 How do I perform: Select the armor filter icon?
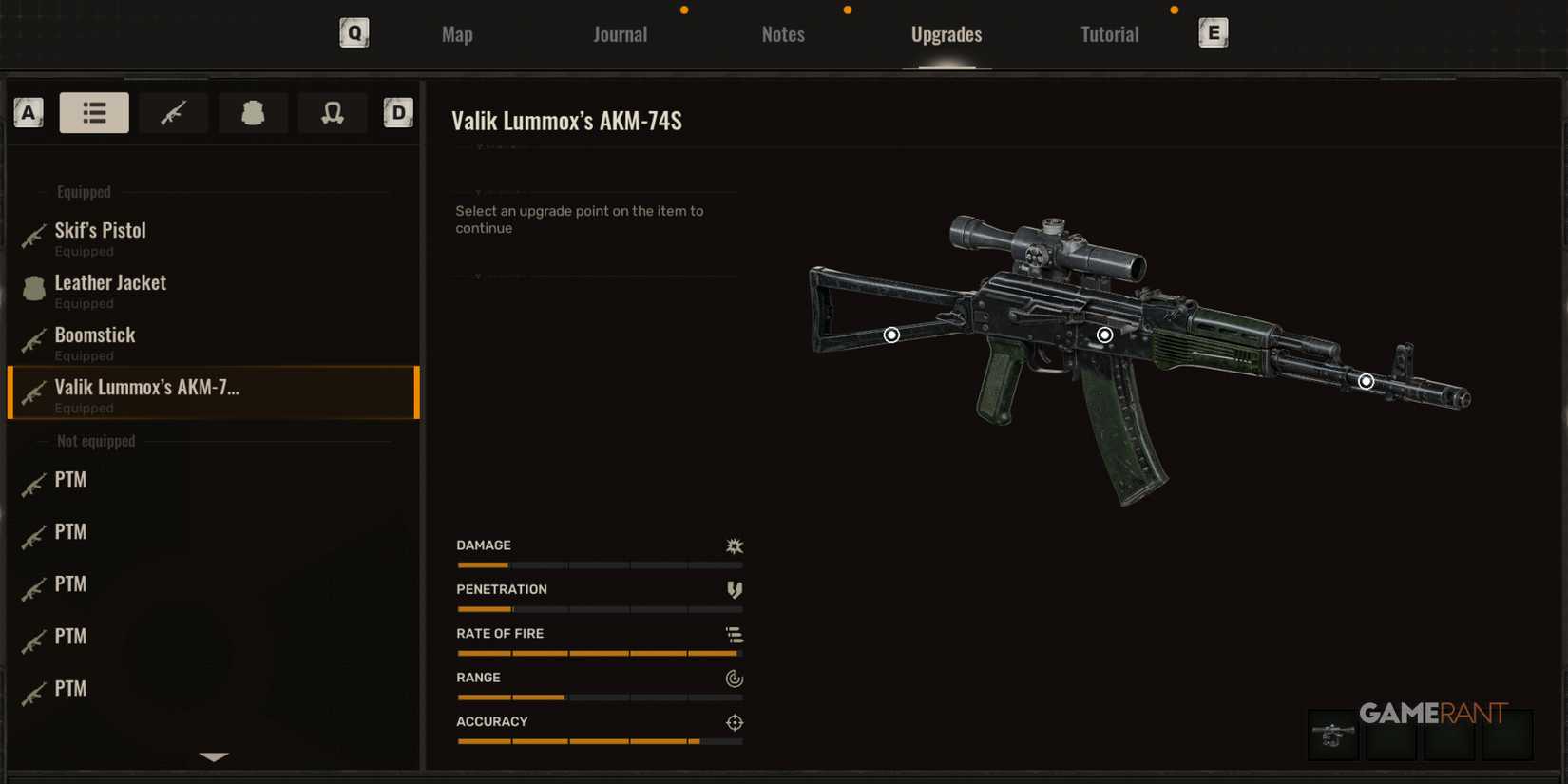tap(253, 112)
